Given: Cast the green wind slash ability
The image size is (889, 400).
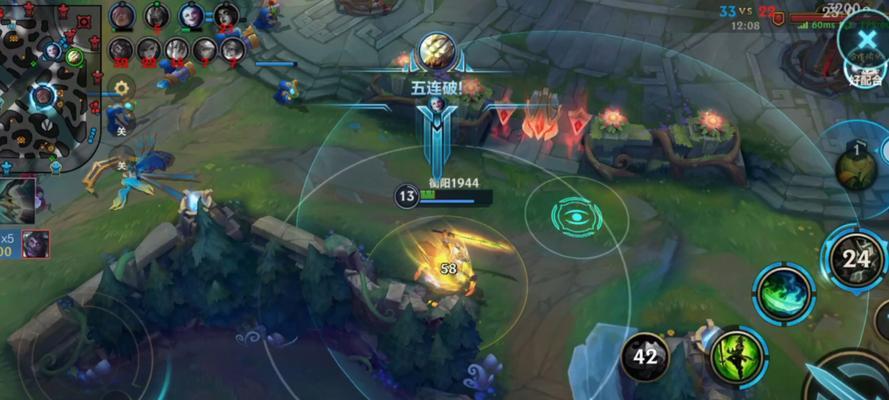Looking at the screenshot, I should click(x=784, y=293).
